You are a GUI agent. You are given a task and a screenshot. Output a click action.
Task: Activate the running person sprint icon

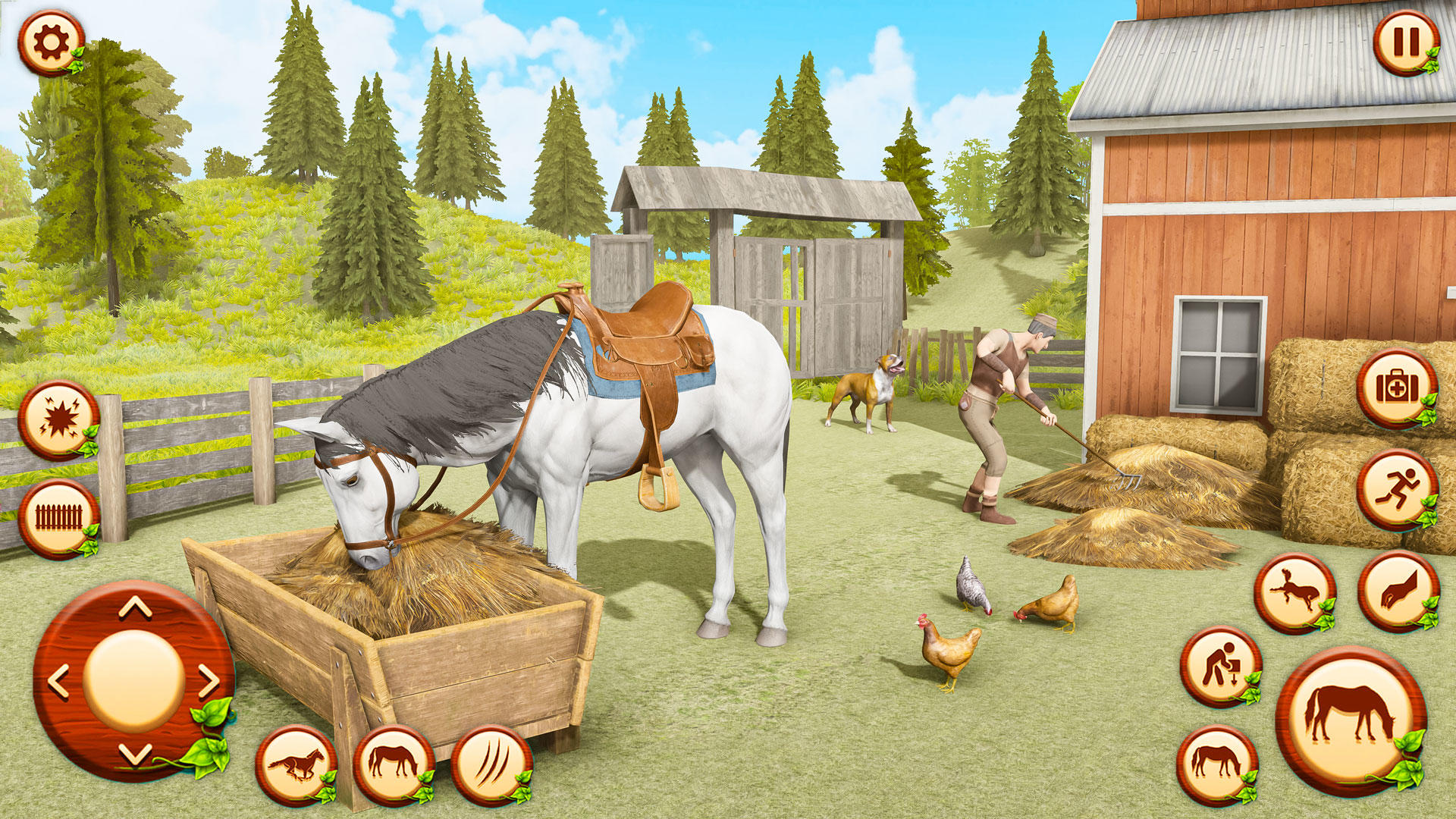click(x=1399, y=488)
